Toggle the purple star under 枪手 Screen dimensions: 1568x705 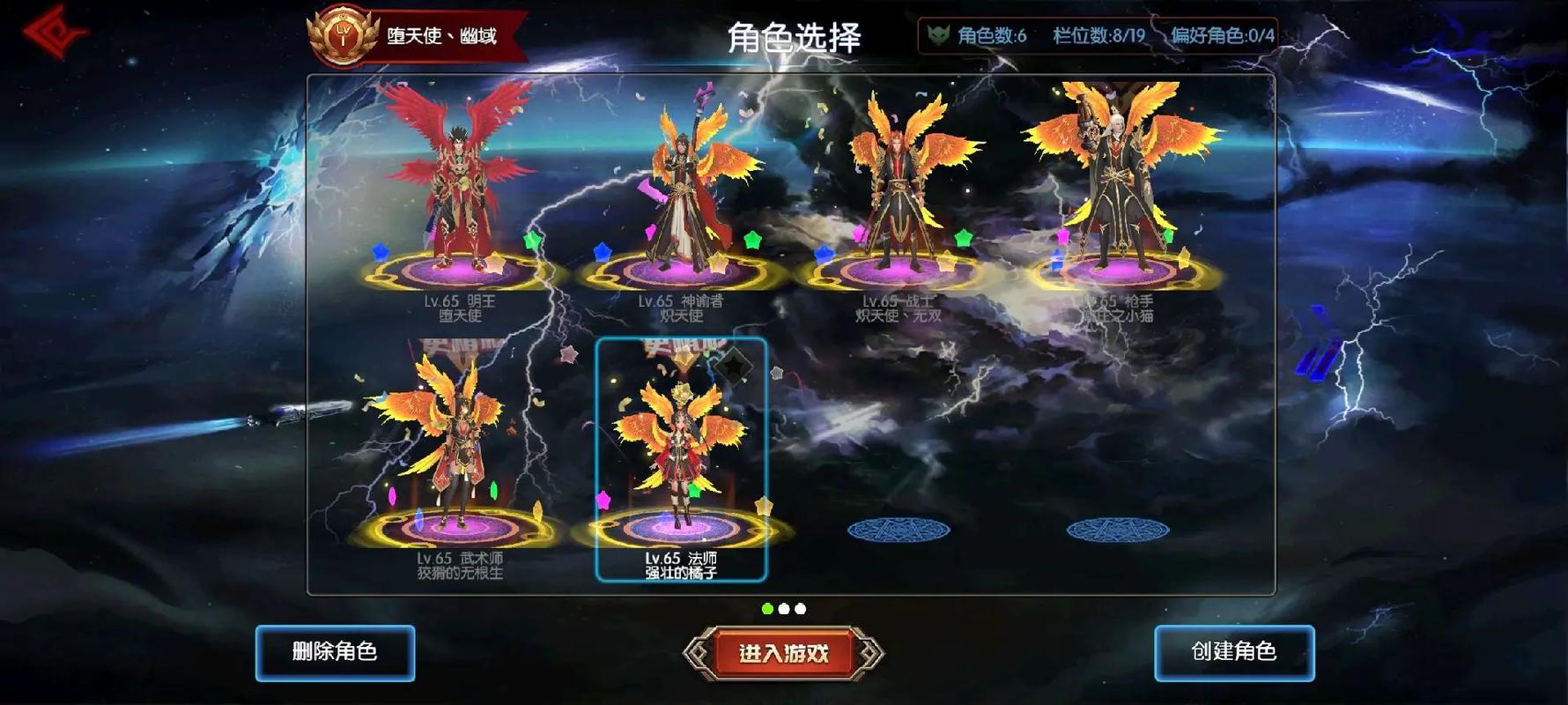pos(1062,236)
